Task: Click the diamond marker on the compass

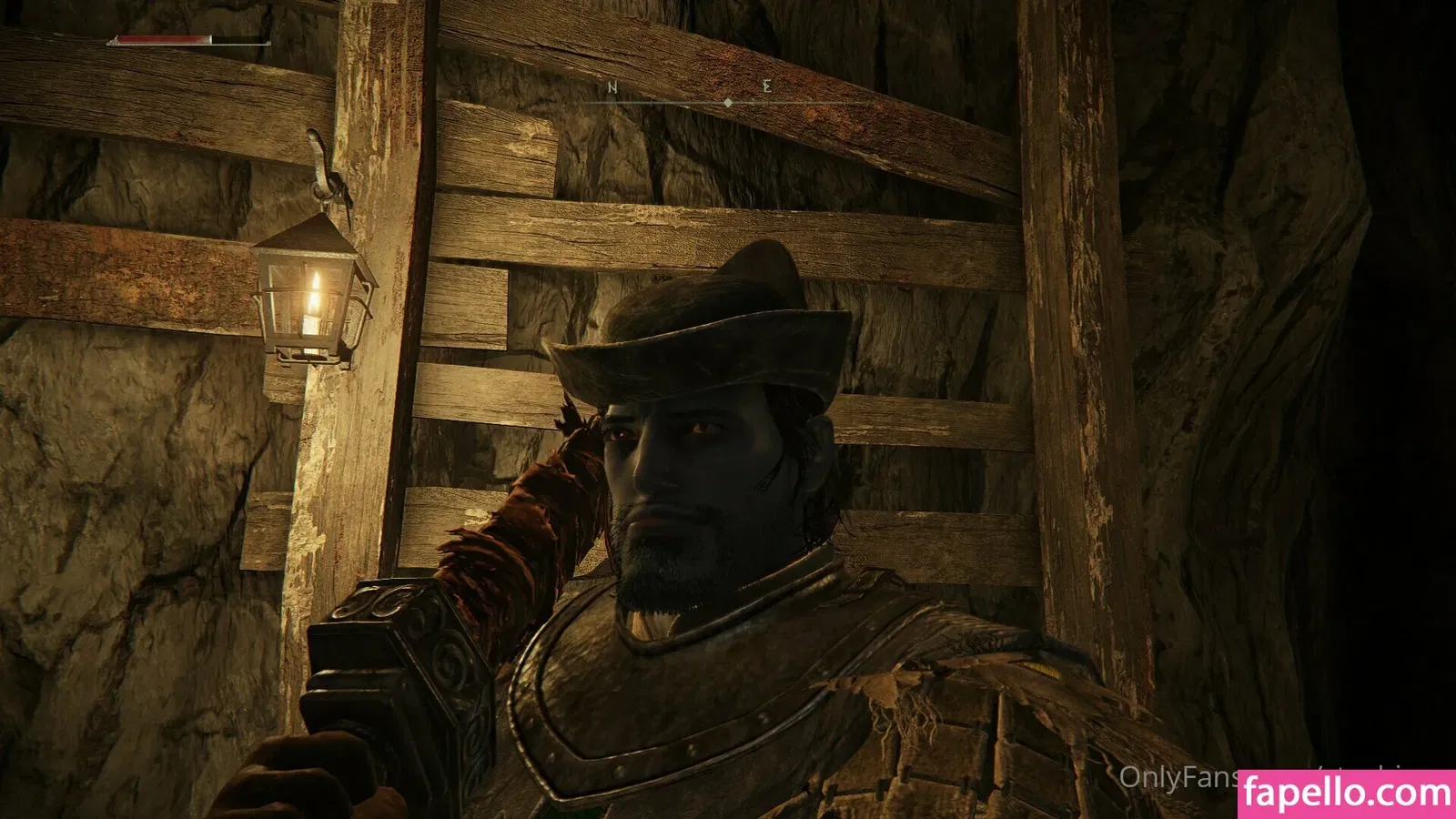Action: (728, 104)
